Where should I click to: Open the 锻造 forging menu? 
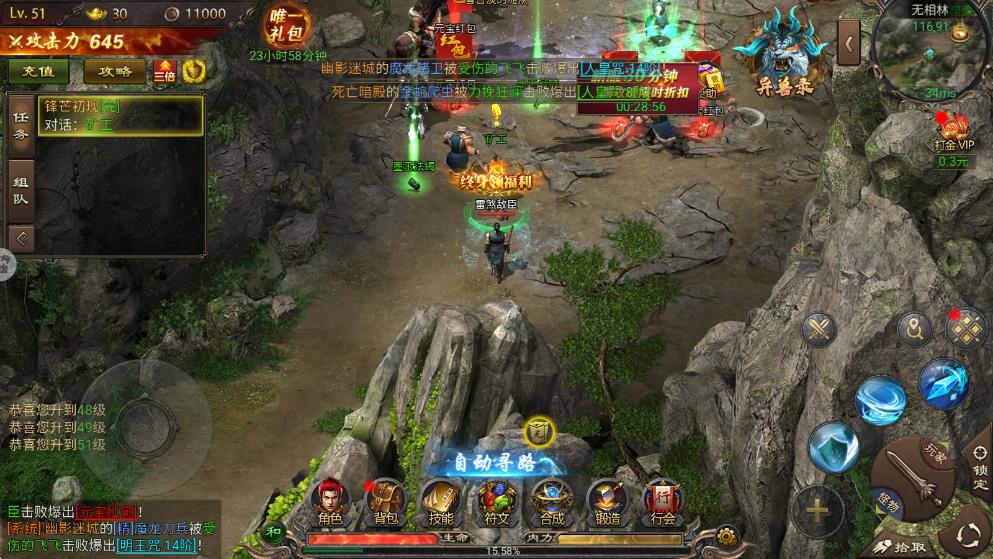point(606,501)
